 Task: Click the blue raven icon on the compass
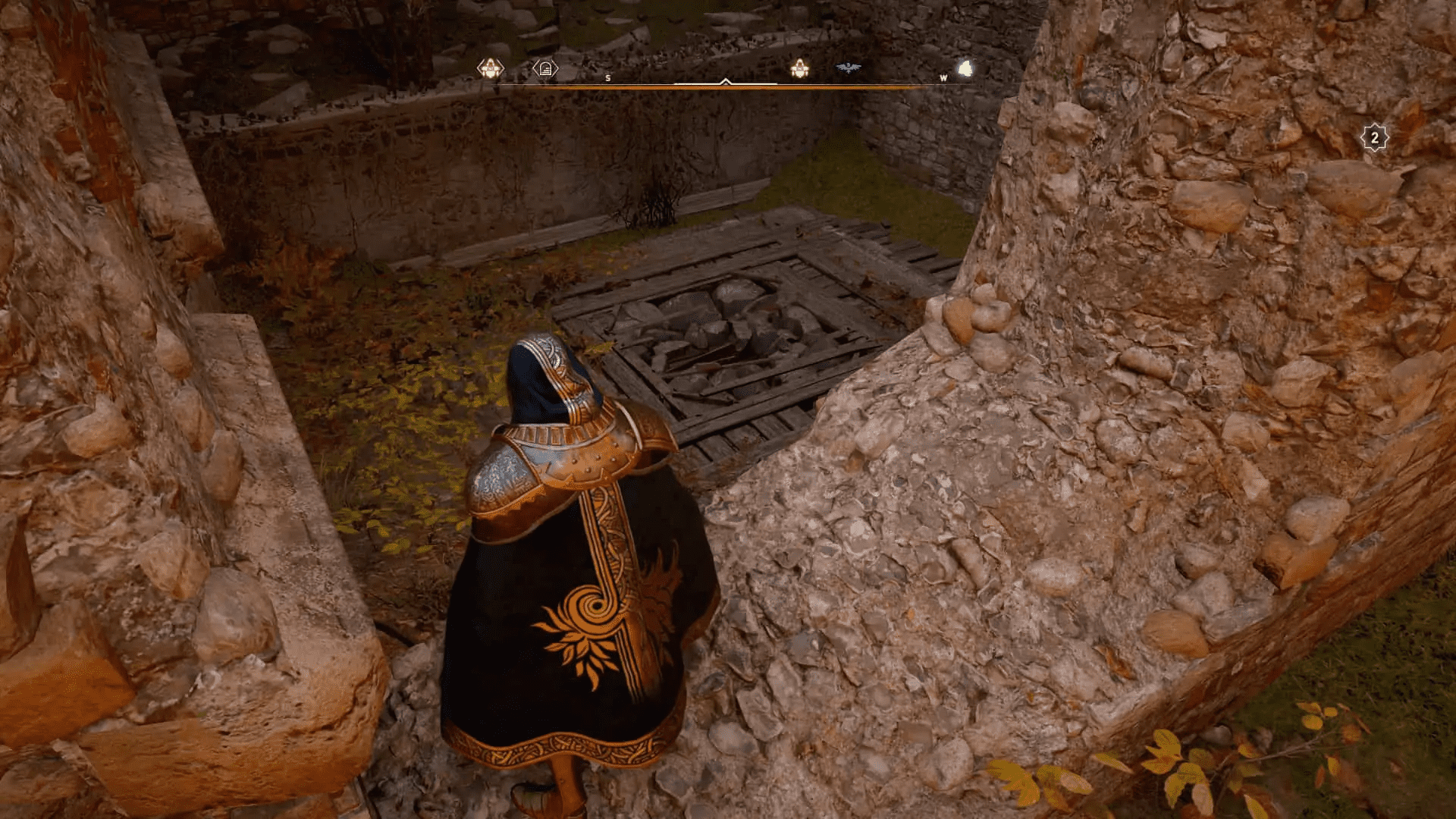(x=848, y=67)
